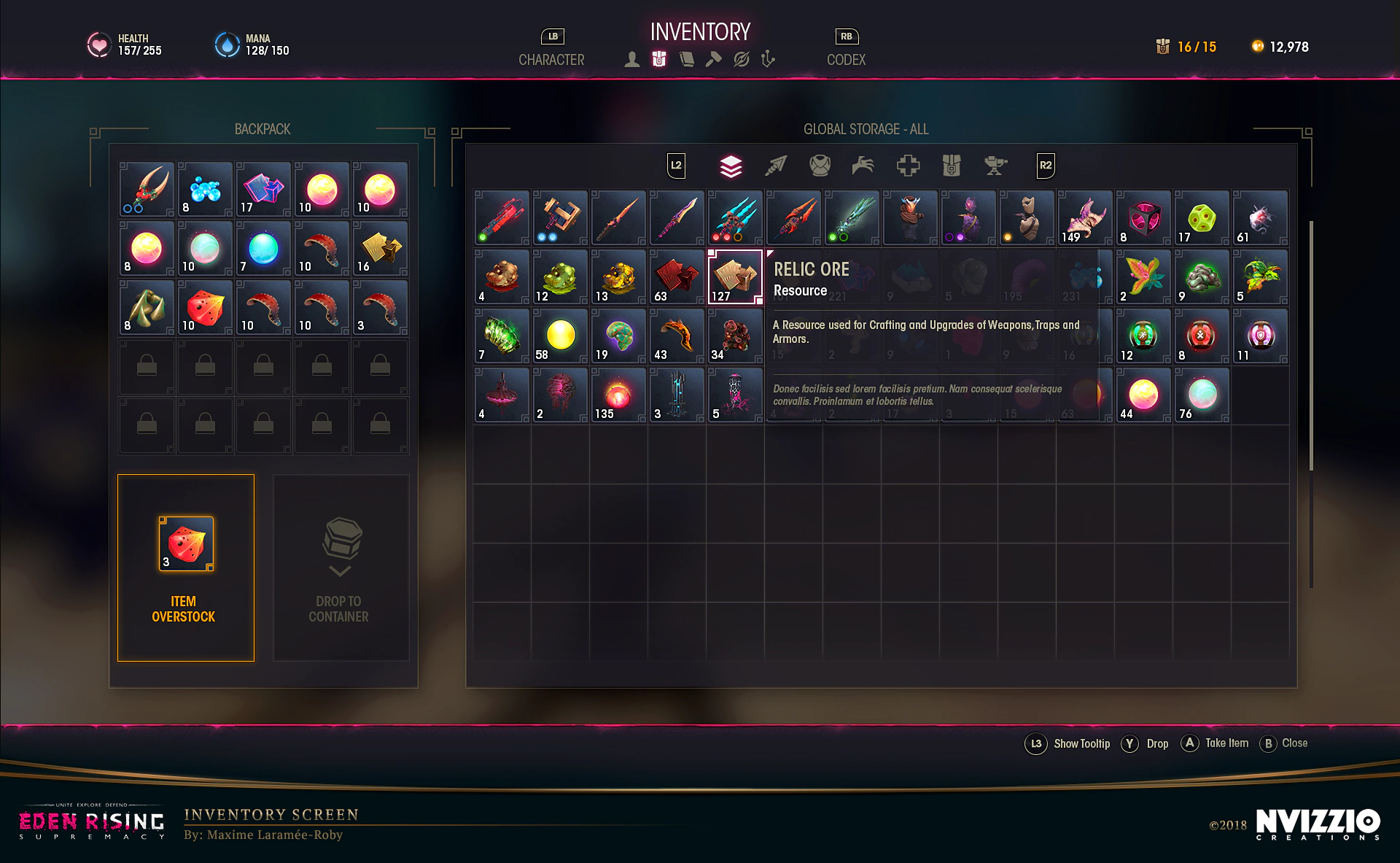Select the cyan orb stack of 7

pyautogui.click(x=263, y=249)
